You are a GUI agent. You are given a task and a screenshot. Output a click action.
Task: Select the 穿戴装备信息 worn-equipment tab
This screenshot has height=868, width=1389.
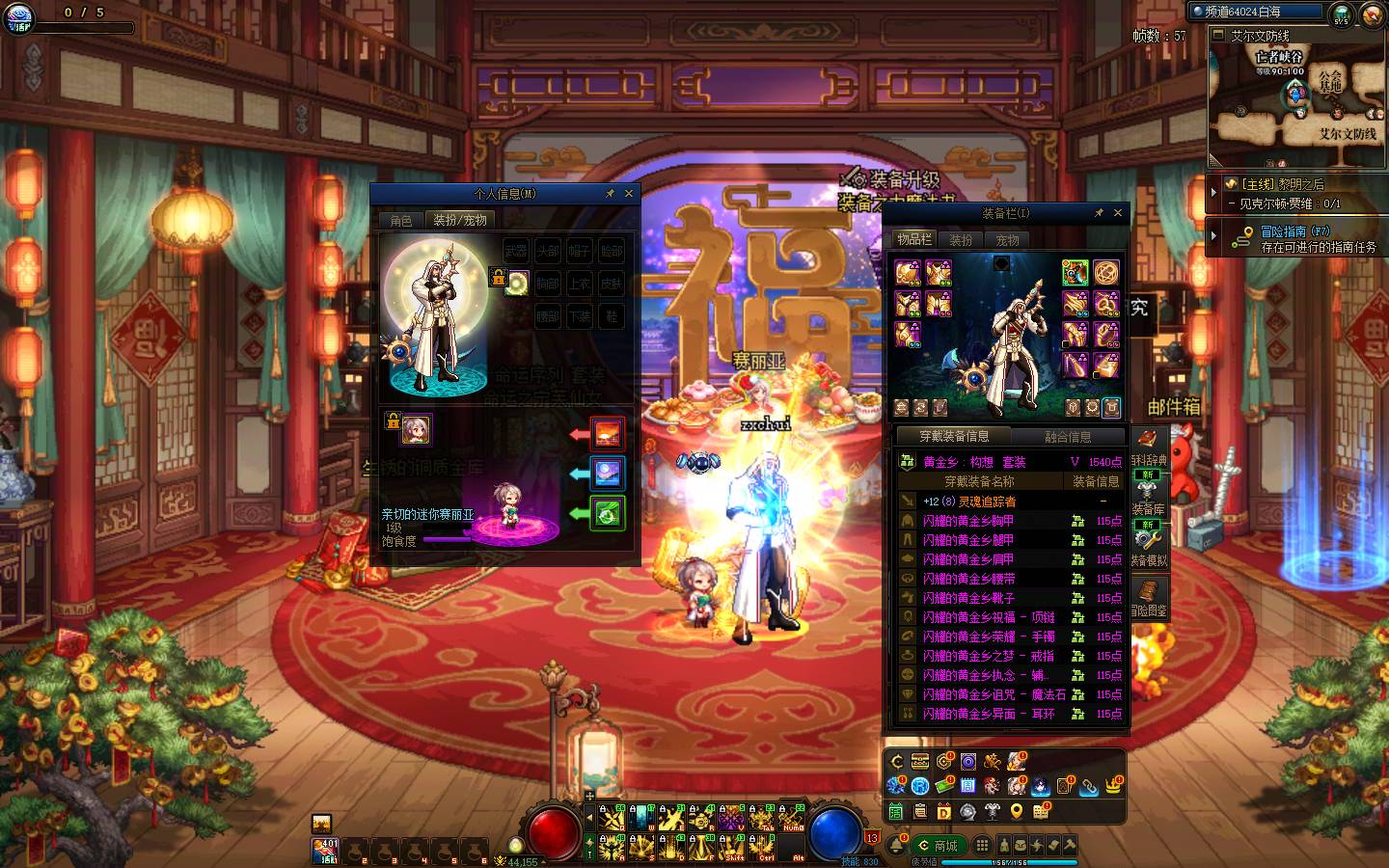point(954,437)
